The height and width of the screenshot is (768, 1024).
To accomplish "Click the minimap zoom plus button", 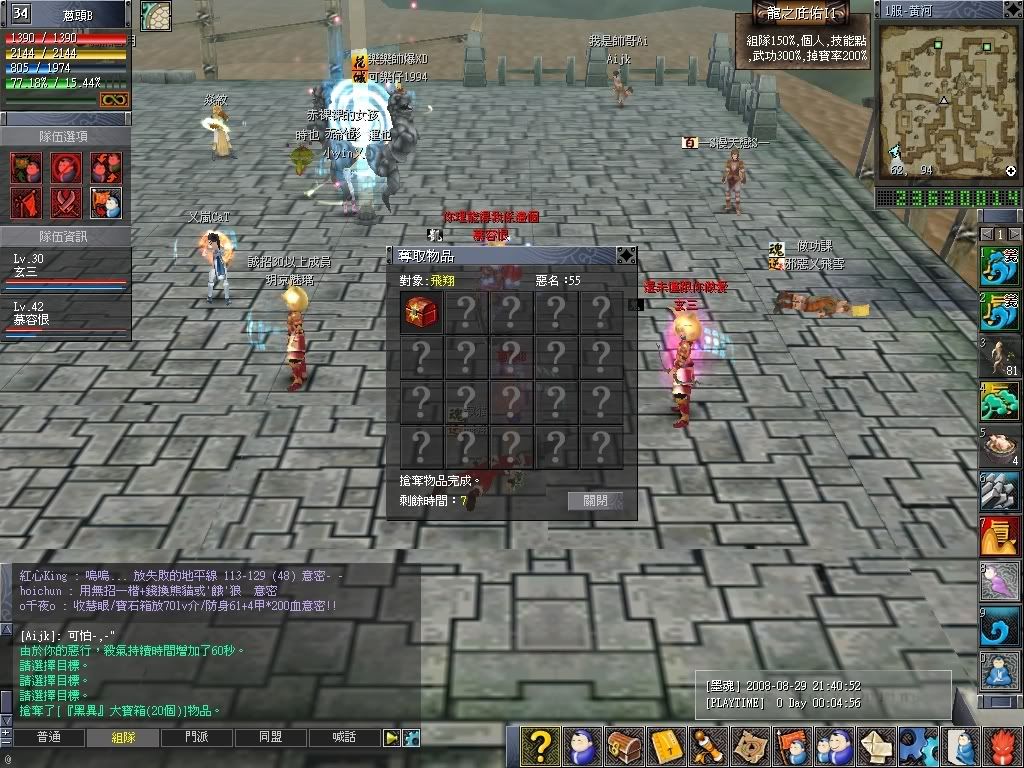I will coord(1011,171).
